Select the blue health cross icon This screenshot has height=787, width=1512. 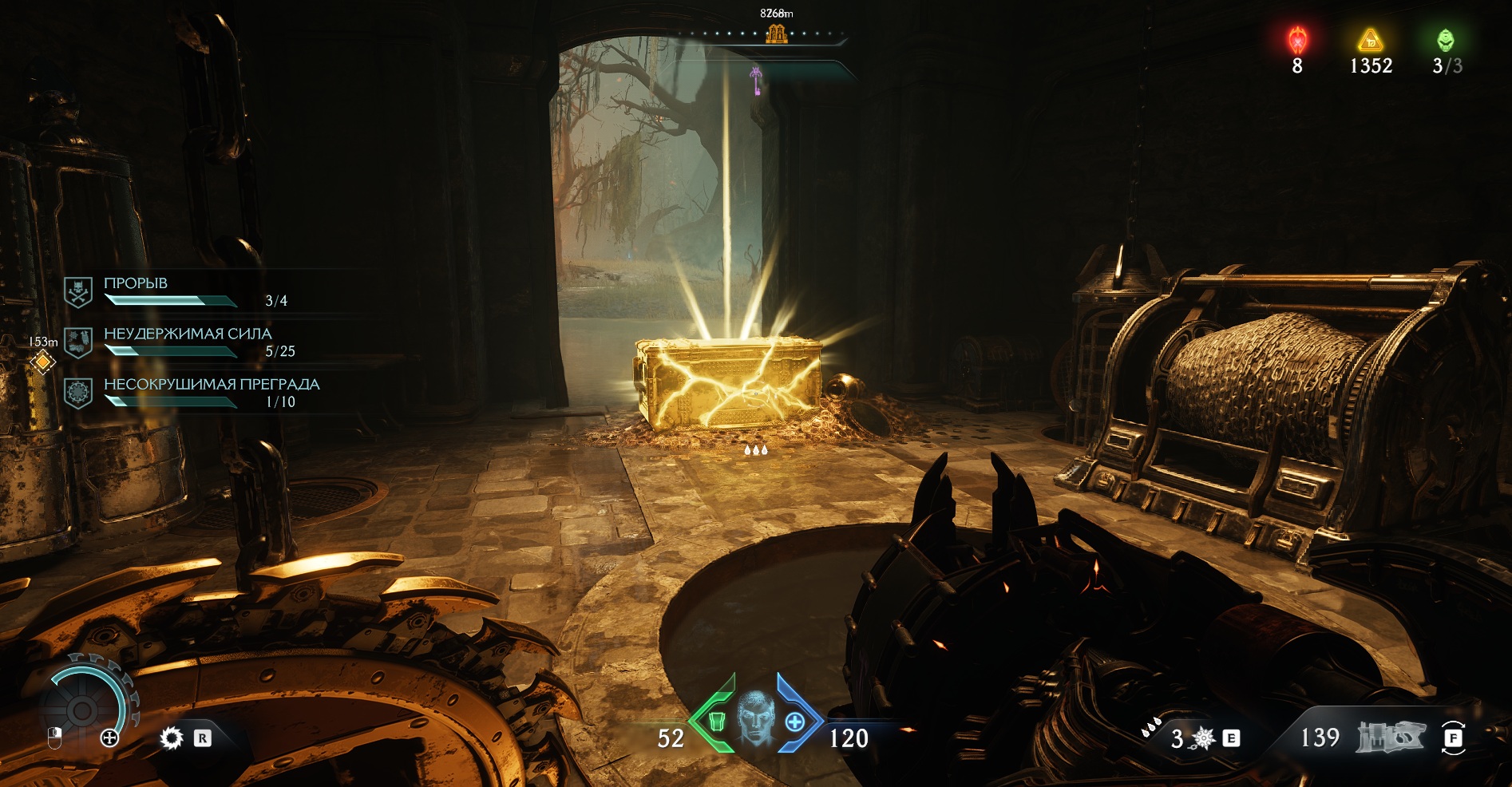(795, 722)
